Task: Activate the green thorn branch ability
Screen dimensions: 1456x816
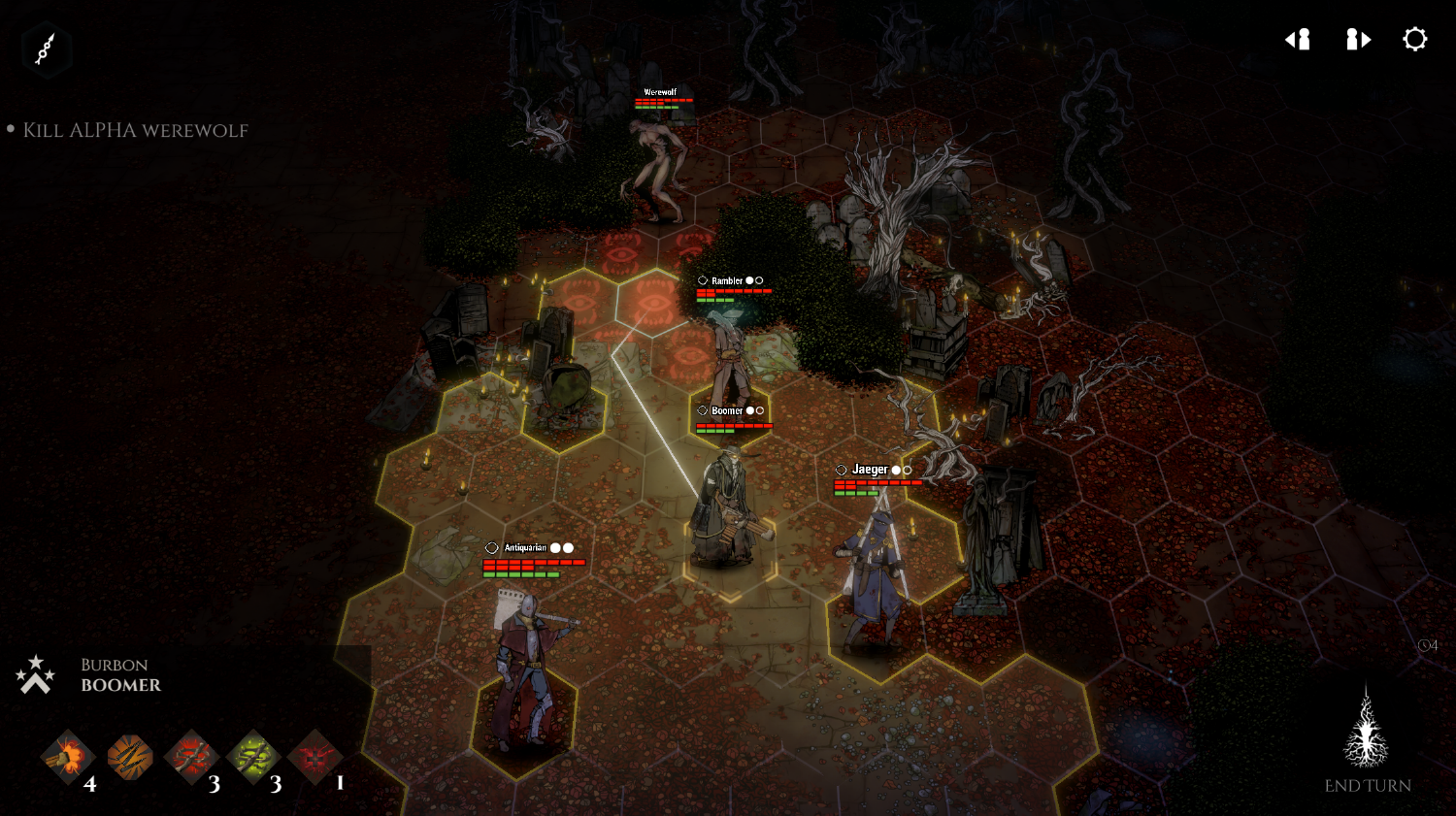Action: point(253,758)
